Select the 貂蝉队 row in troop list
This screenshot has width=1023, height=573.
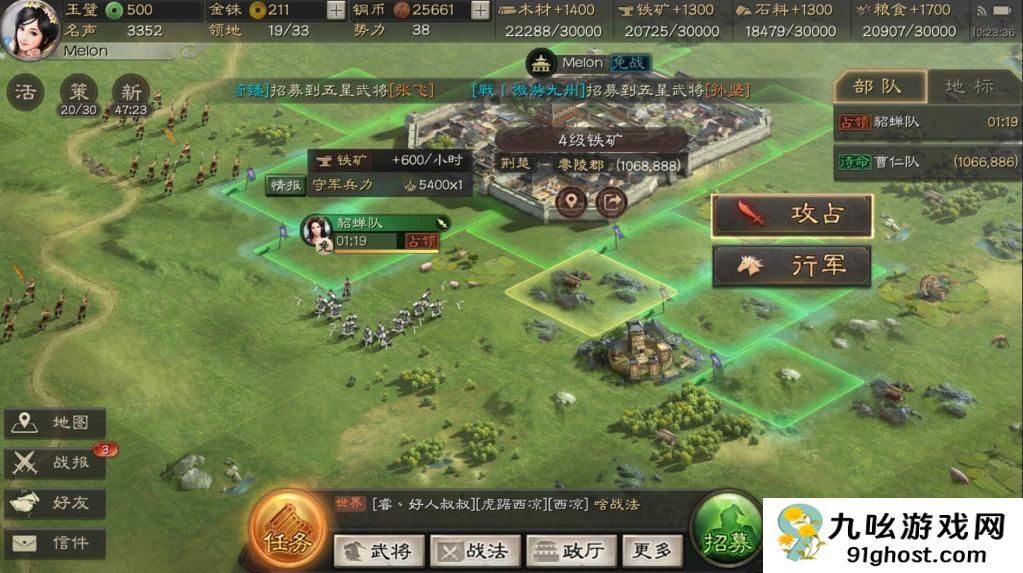(x=927, y=123)
